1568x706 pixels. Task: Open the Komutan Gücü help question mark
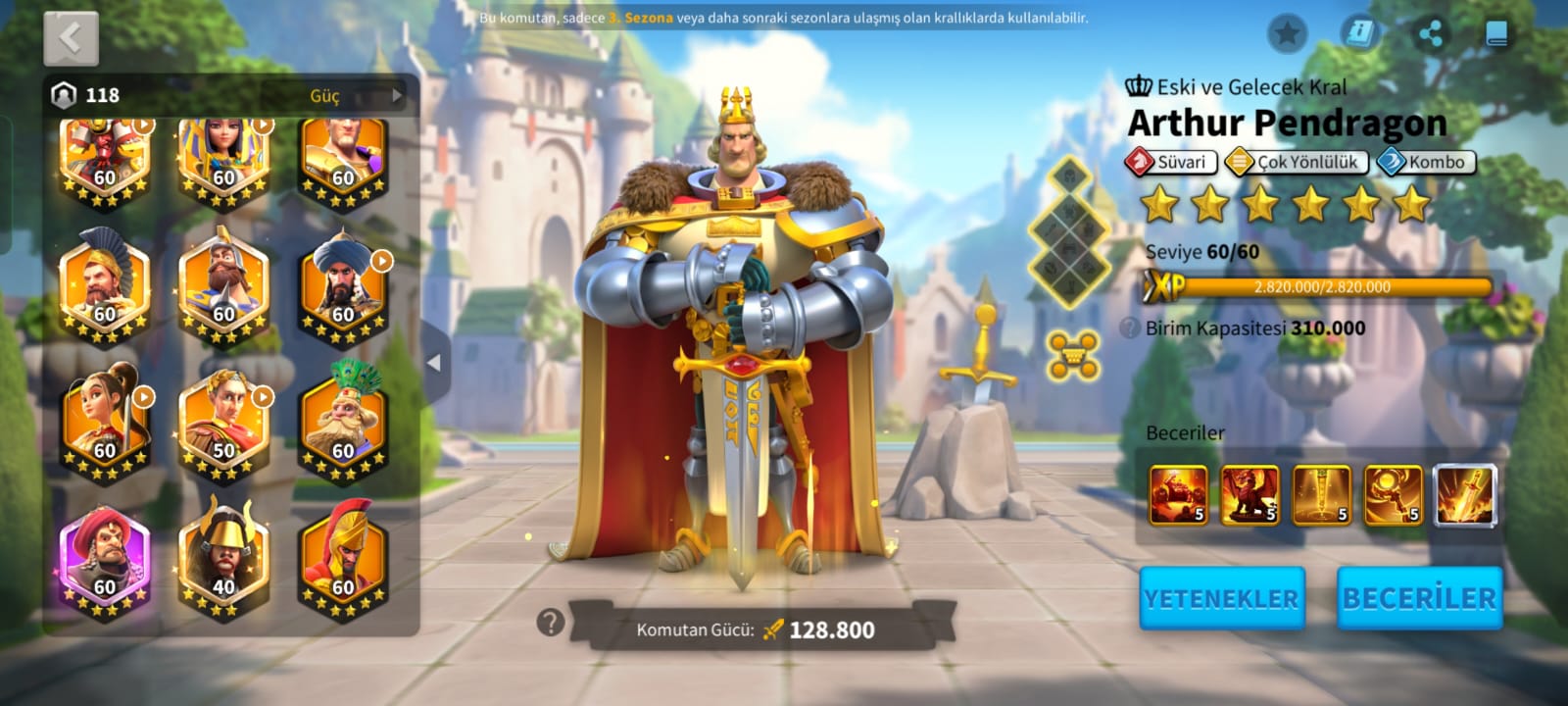point(551,622)
